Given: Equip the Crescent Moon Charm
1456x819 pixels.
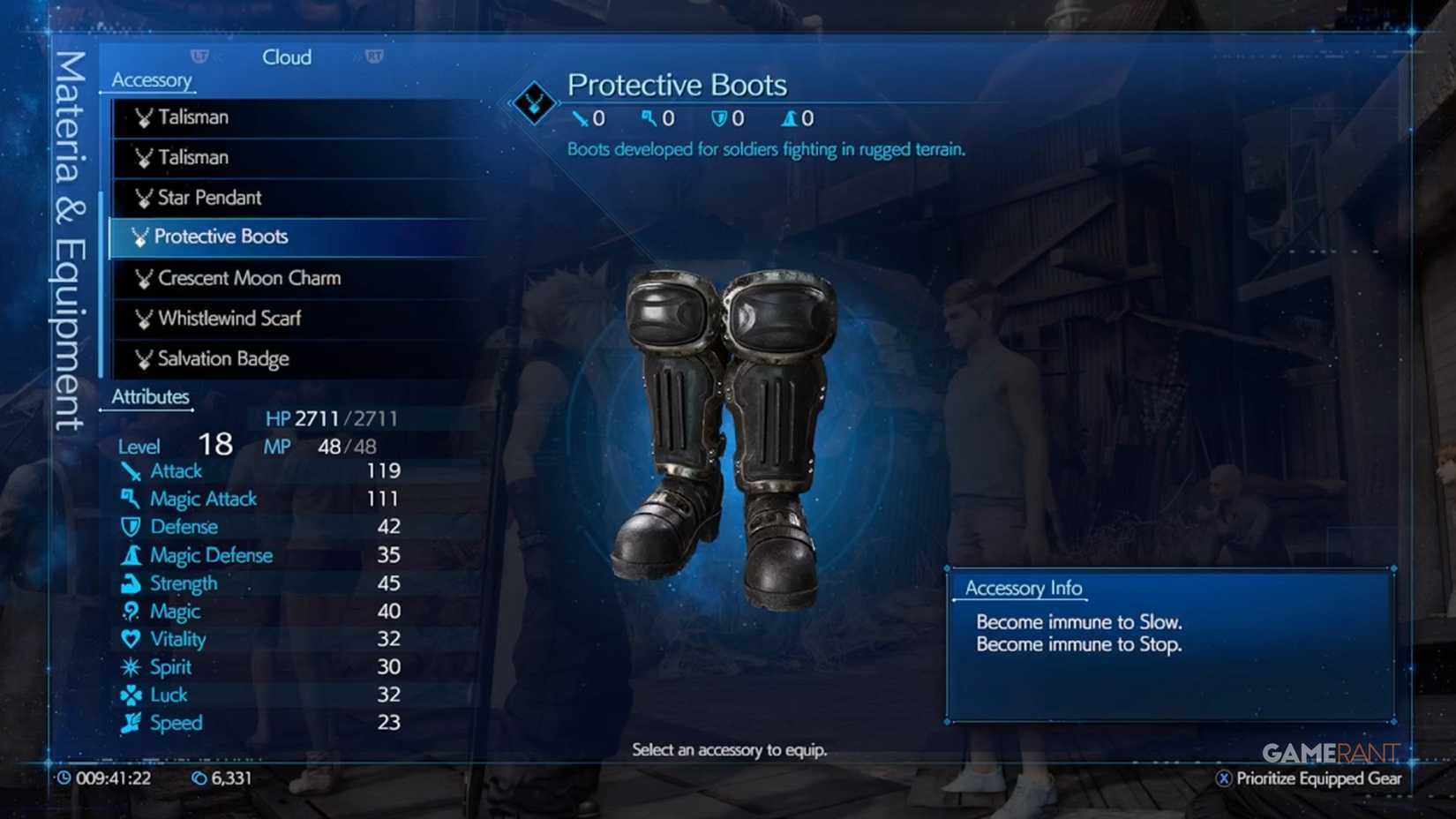Looking at the screenshot, I should 249,278.
